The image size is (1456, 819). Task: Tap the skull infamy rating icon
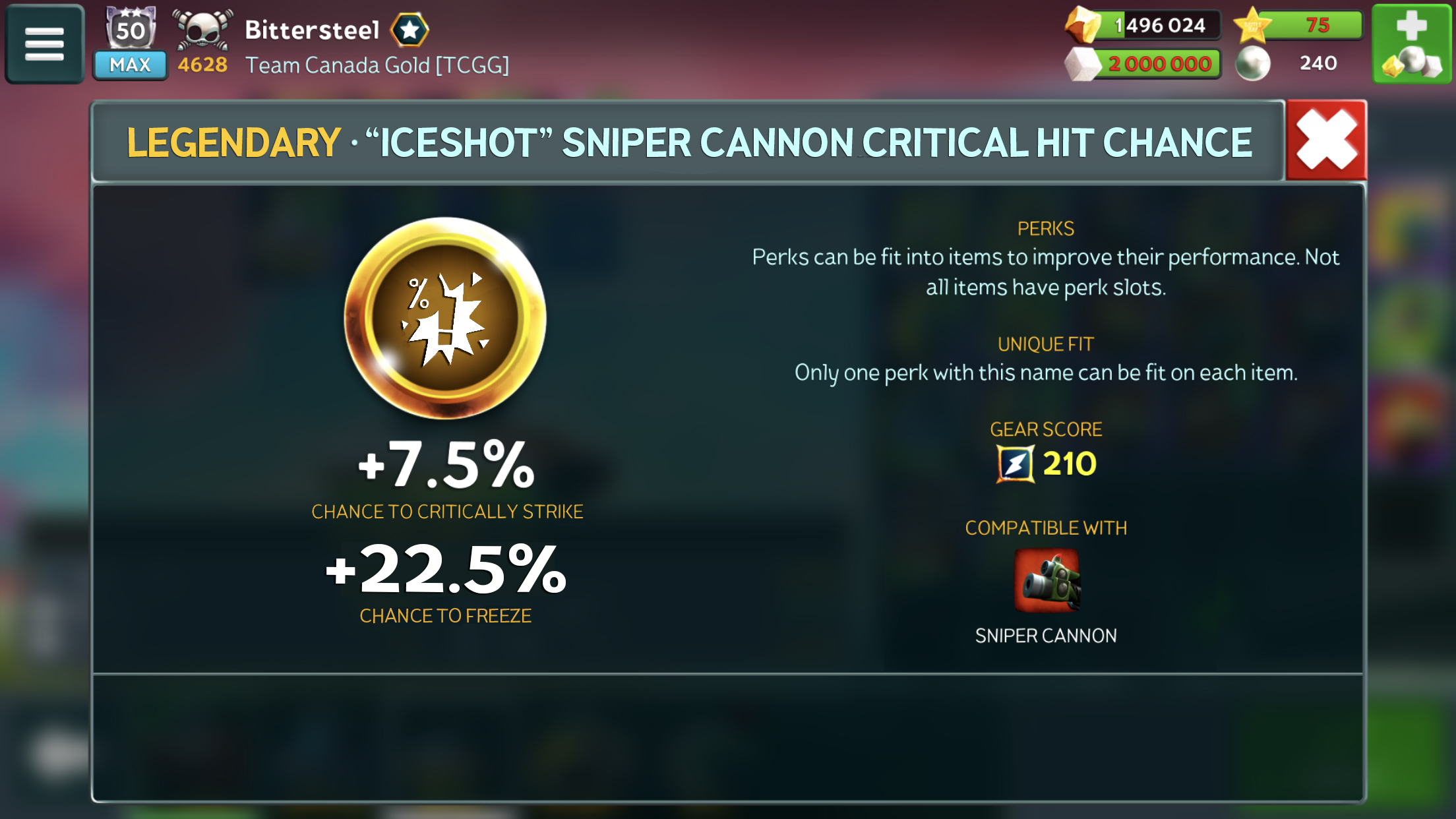click(x=202, y=30)
